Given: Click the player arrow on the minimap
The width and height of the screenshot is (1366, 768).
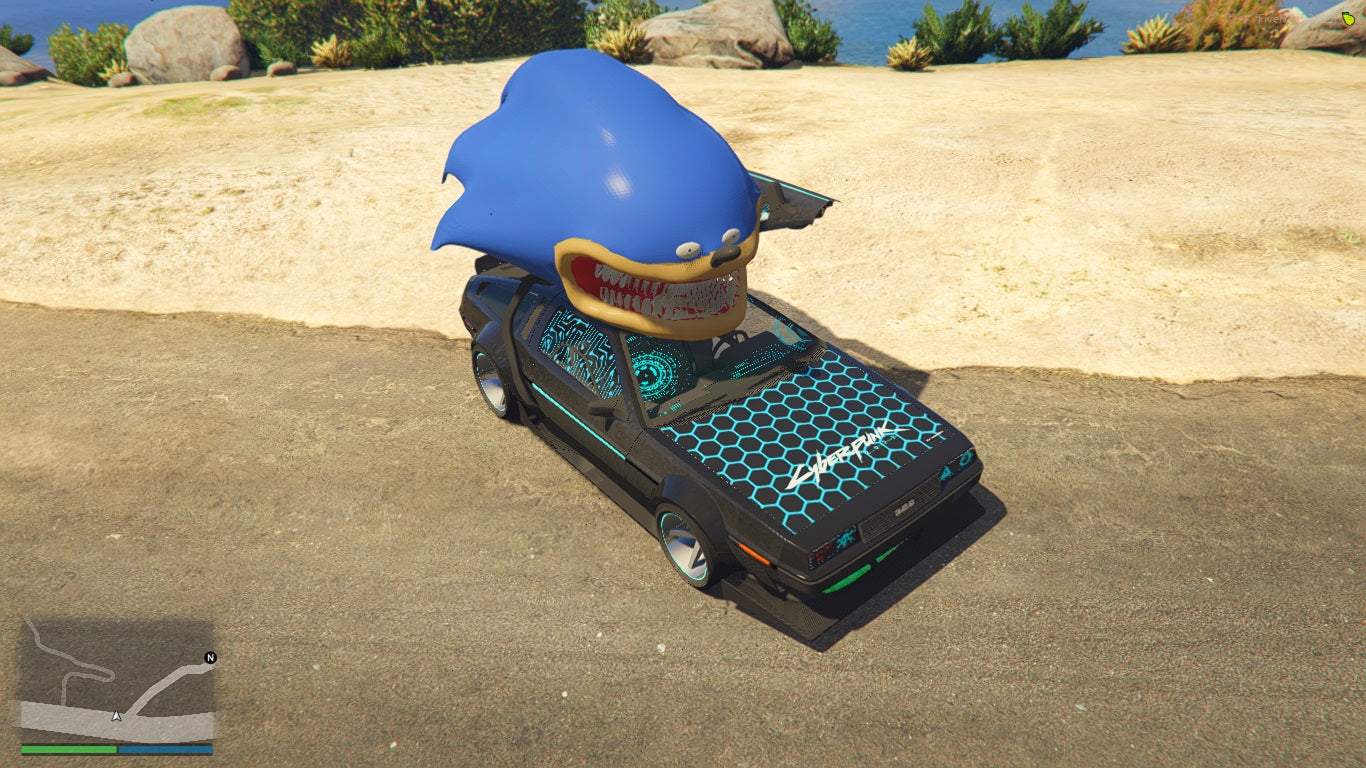Looking at the screenshot, I should [117, 716].
